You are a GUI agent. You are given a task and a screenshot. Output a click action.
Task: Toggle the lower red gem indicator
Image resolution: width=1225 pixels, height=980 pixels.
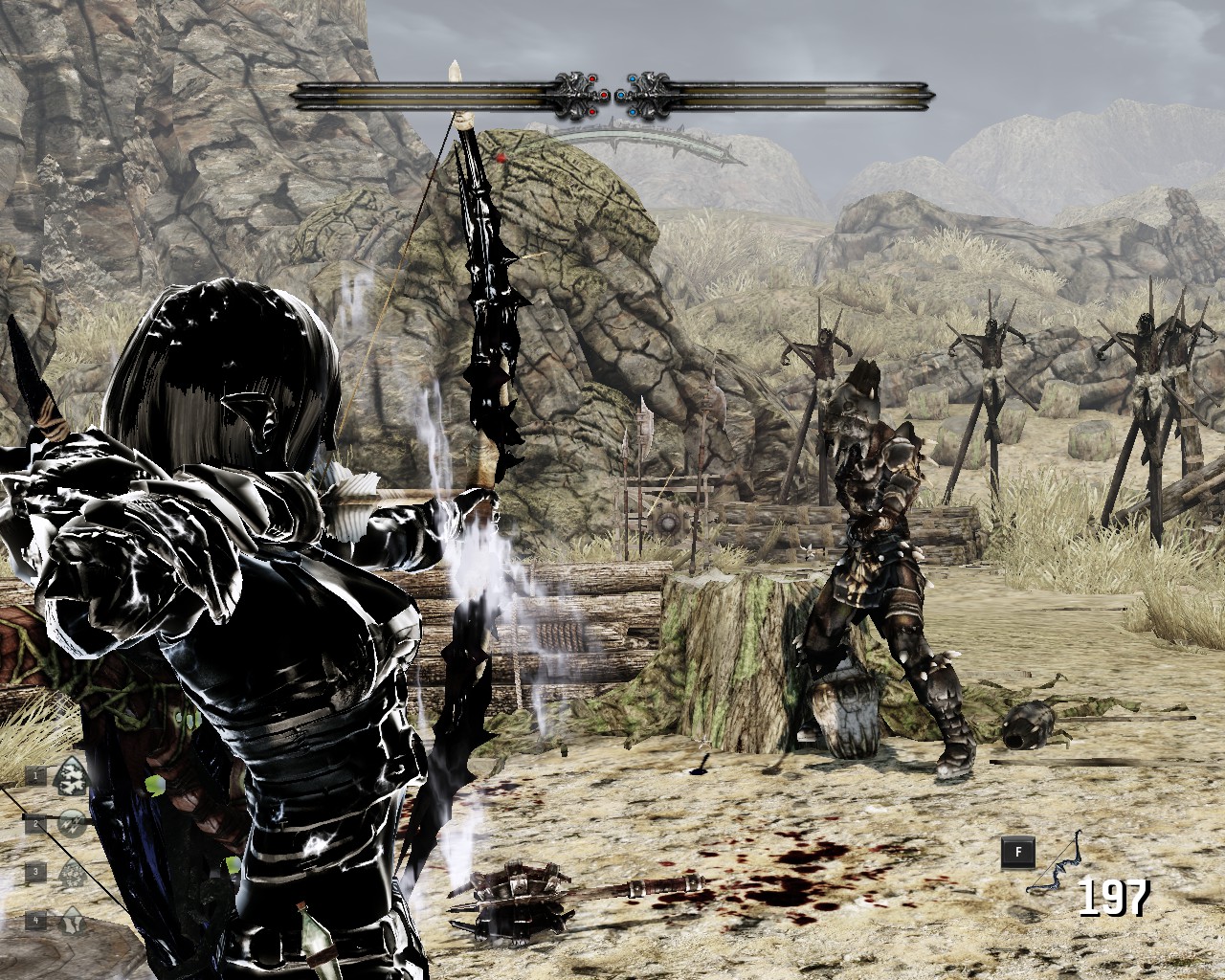pos(592,112)
